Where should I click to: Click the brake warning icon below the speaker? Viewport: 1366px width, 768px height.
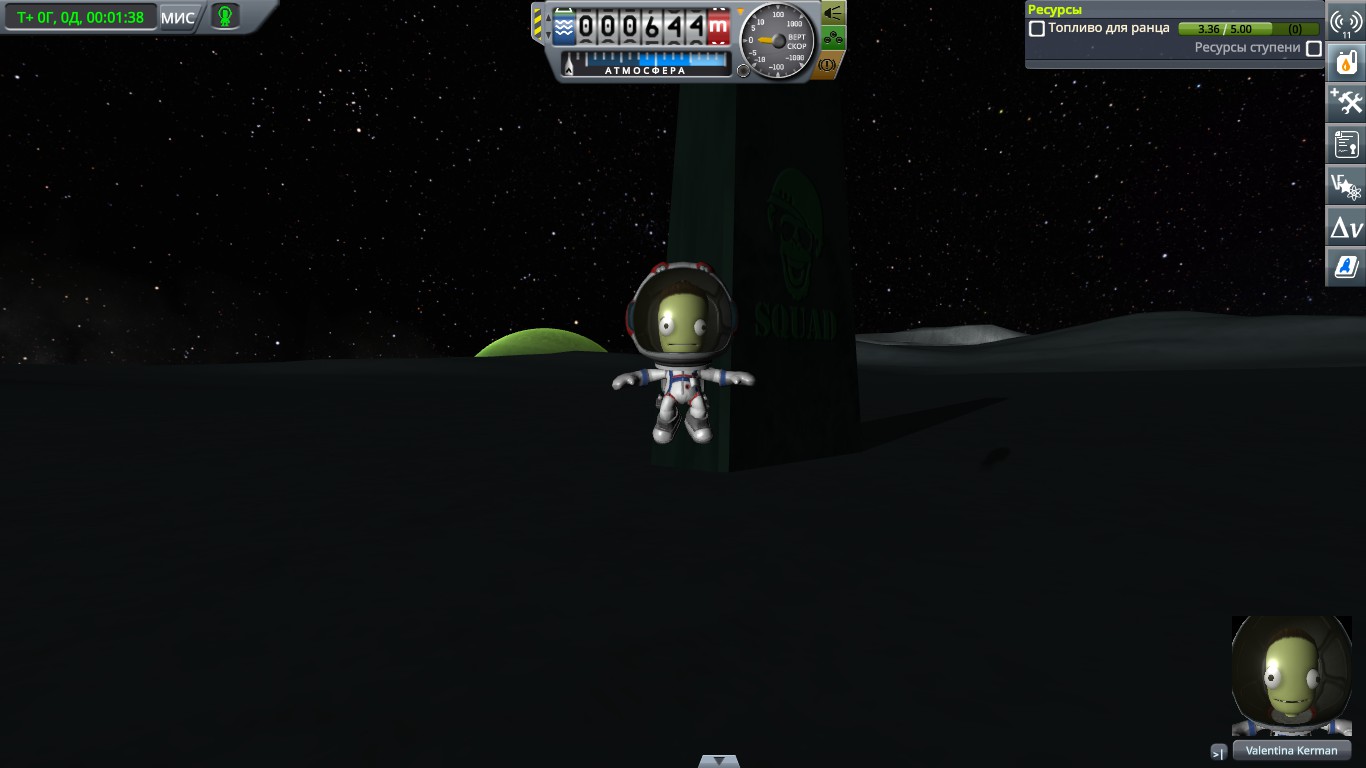(x=827, y=64)
